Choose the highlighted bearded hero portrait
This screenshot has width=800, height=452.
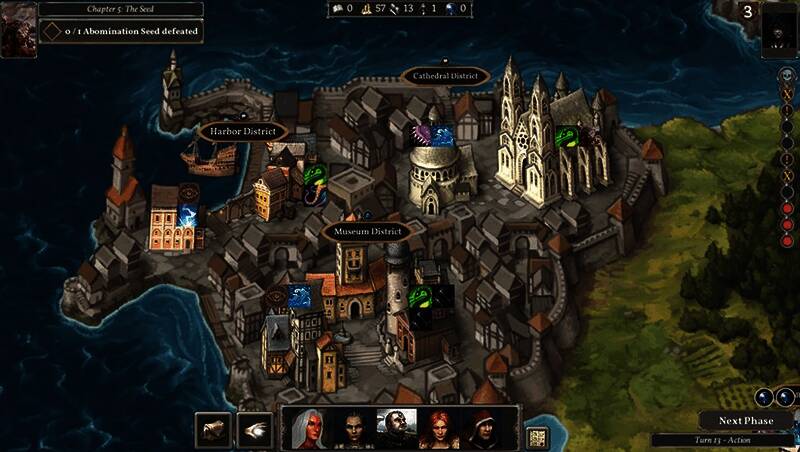coord(396,428)
